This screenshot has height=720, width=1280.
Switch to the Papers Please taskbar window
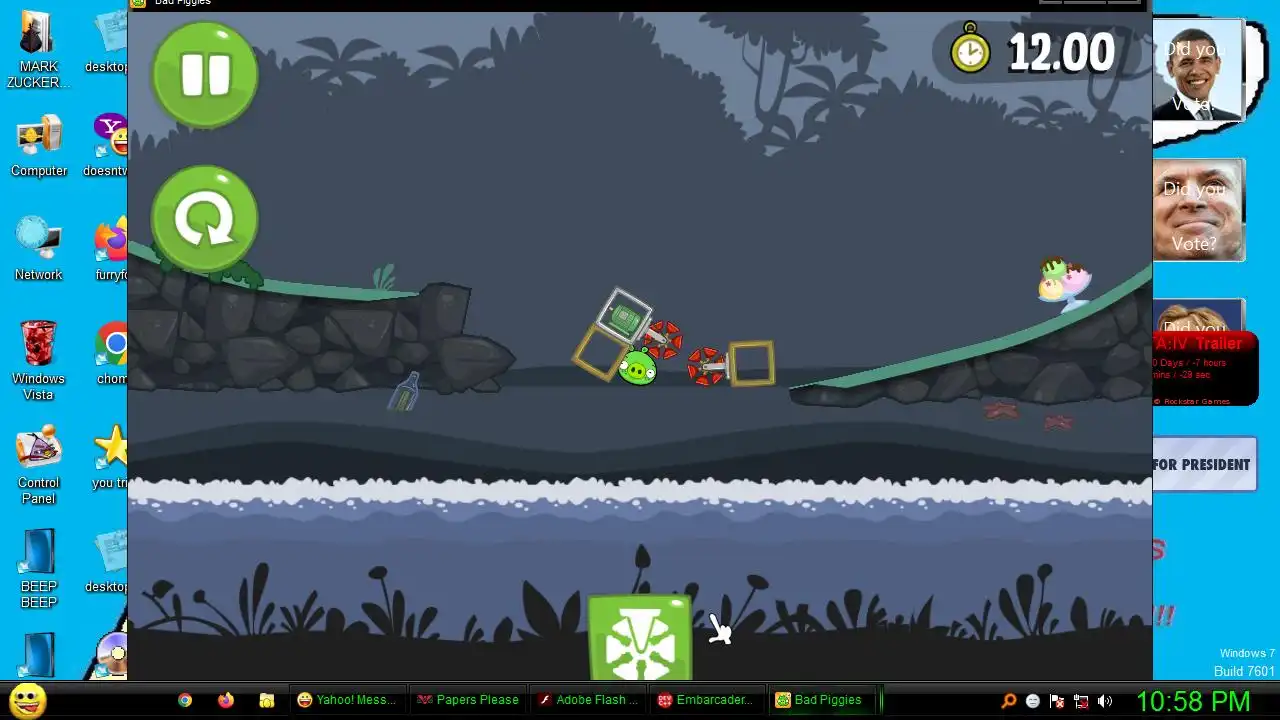pyautogui.click(x=468, y=700)
